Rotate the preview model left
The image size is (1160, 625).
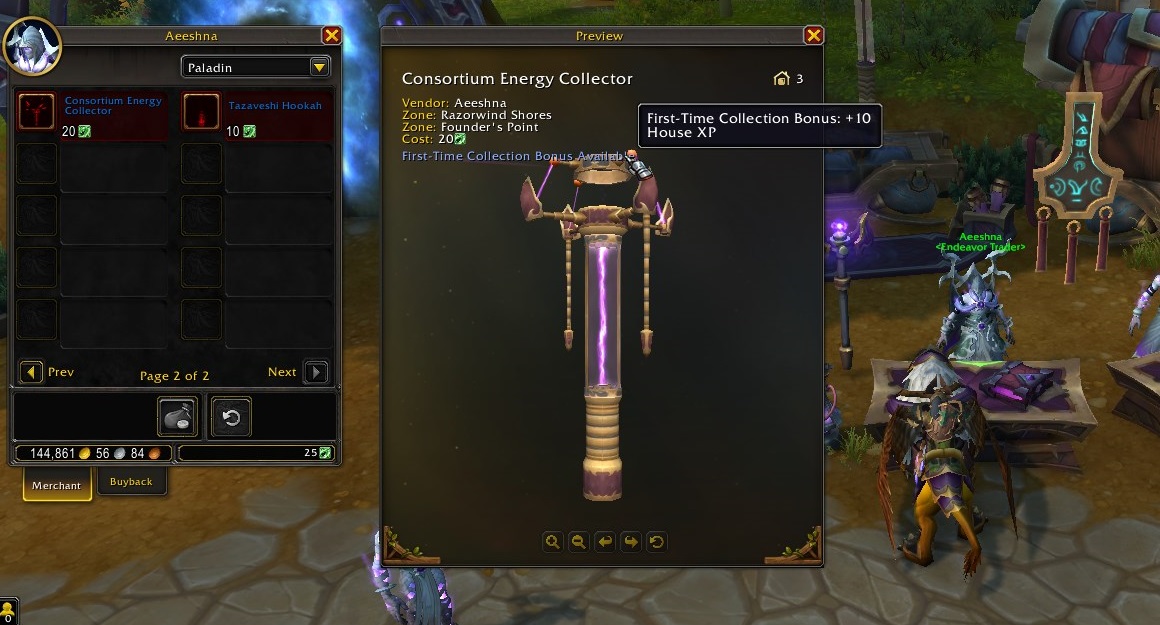click(604, 542)
